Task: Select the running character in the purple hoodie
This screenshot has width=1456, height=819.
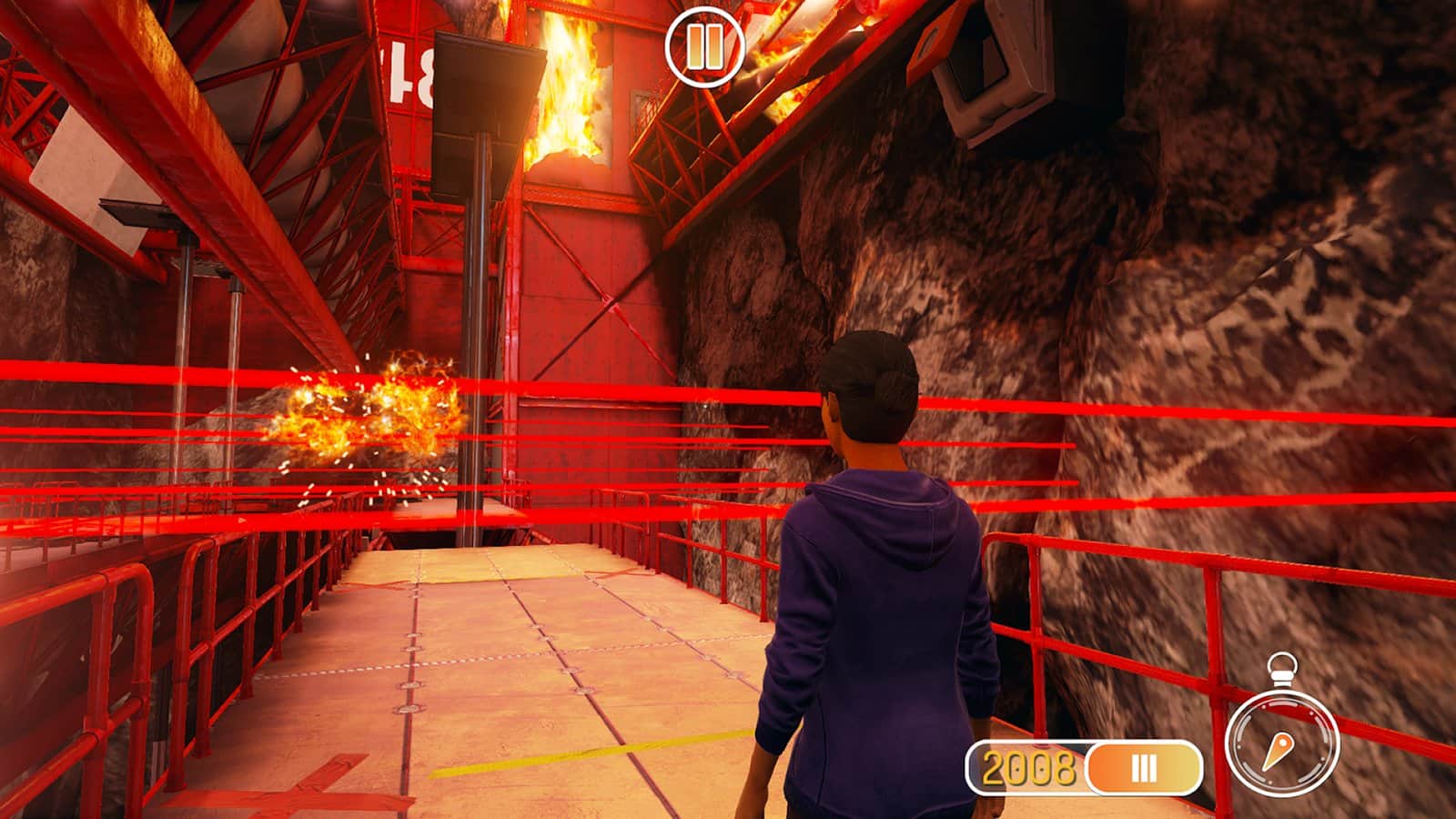Action: point(874,591)
